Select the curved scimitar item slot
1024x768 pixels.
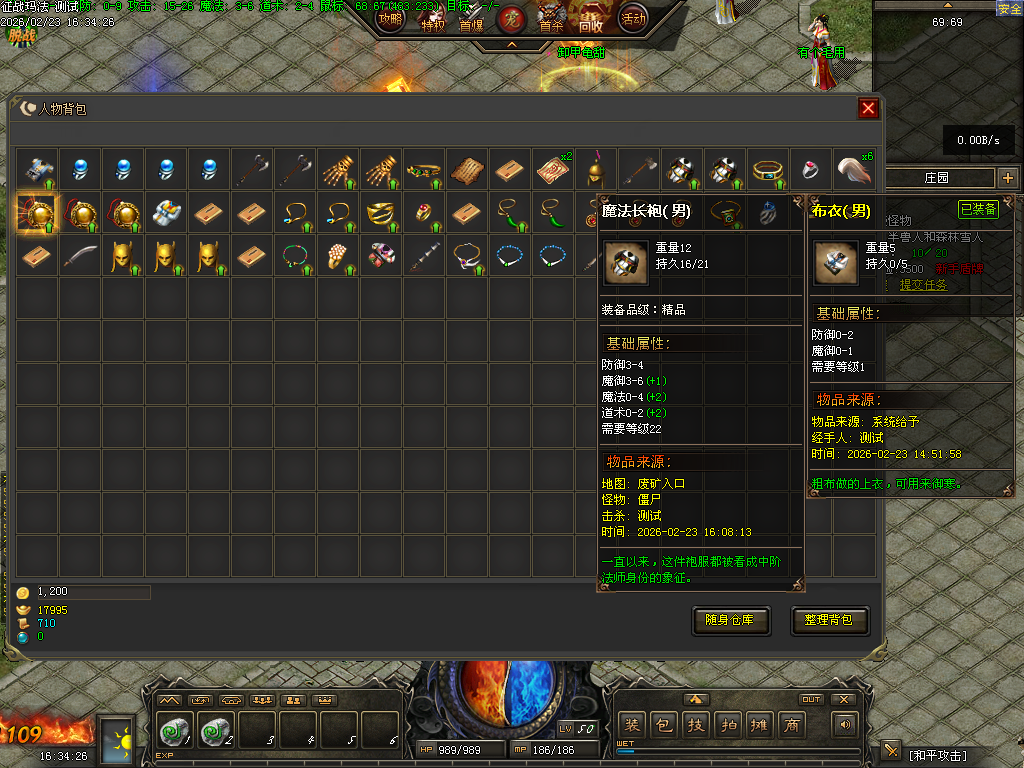pyautogui.click(x=80, y=256)
